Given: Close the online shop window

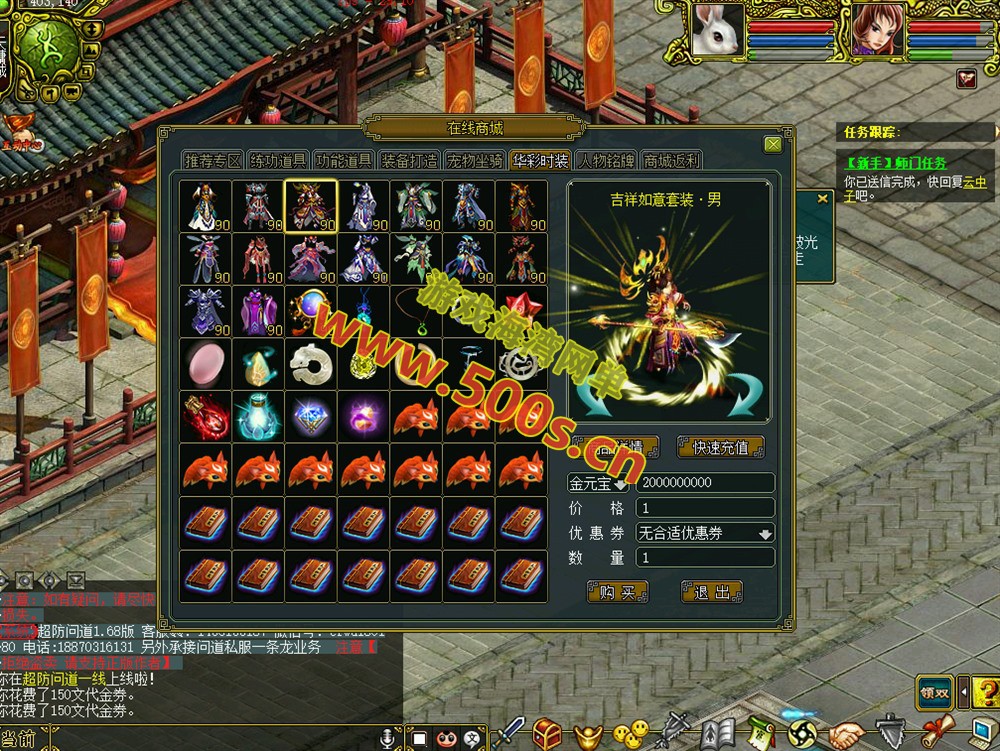Looking at the screenshot, I should coord(772,144).
